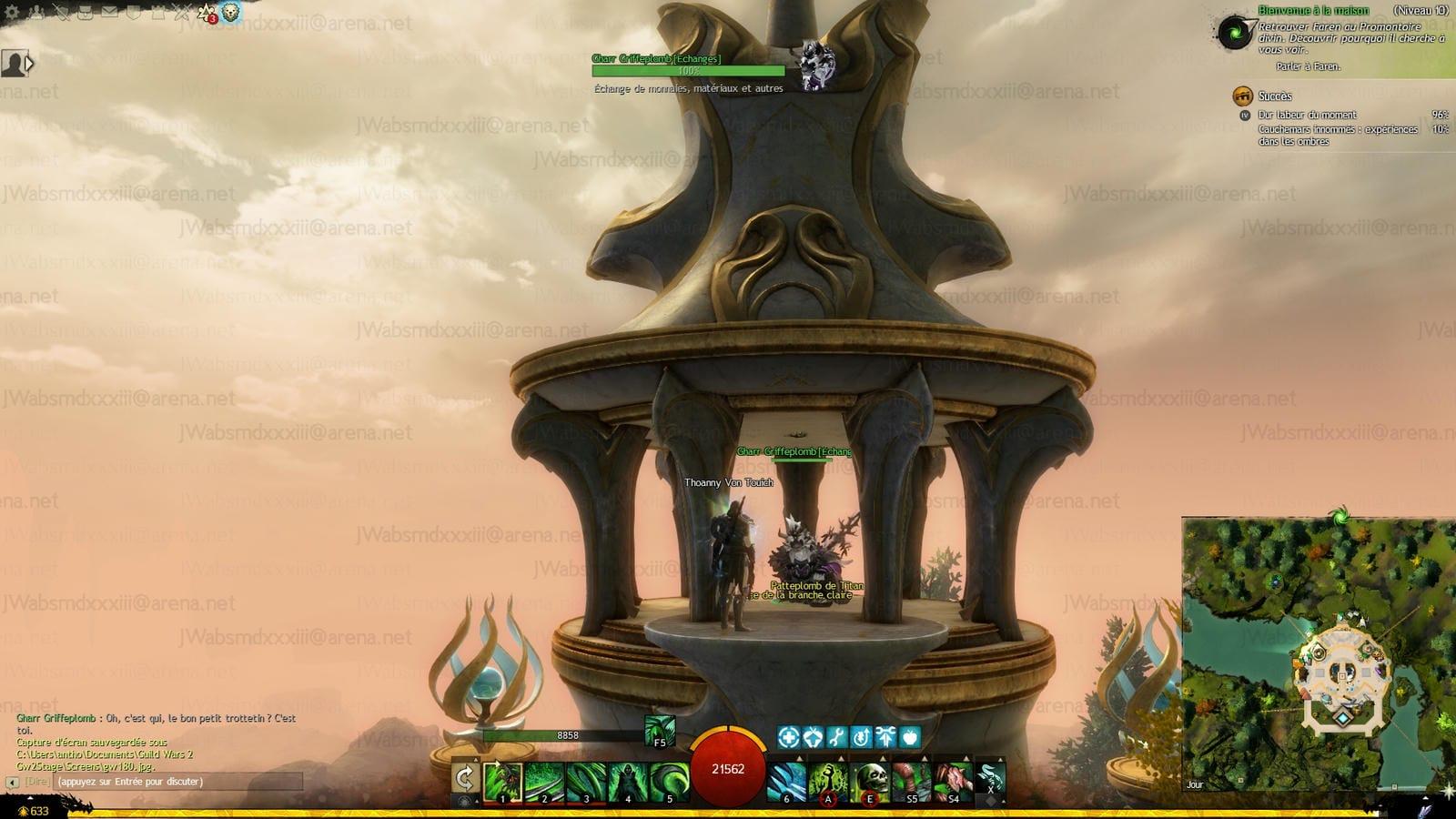Click the green swirl story icon
Viewport: 1456px width, 819px height.
[1235, 34]
